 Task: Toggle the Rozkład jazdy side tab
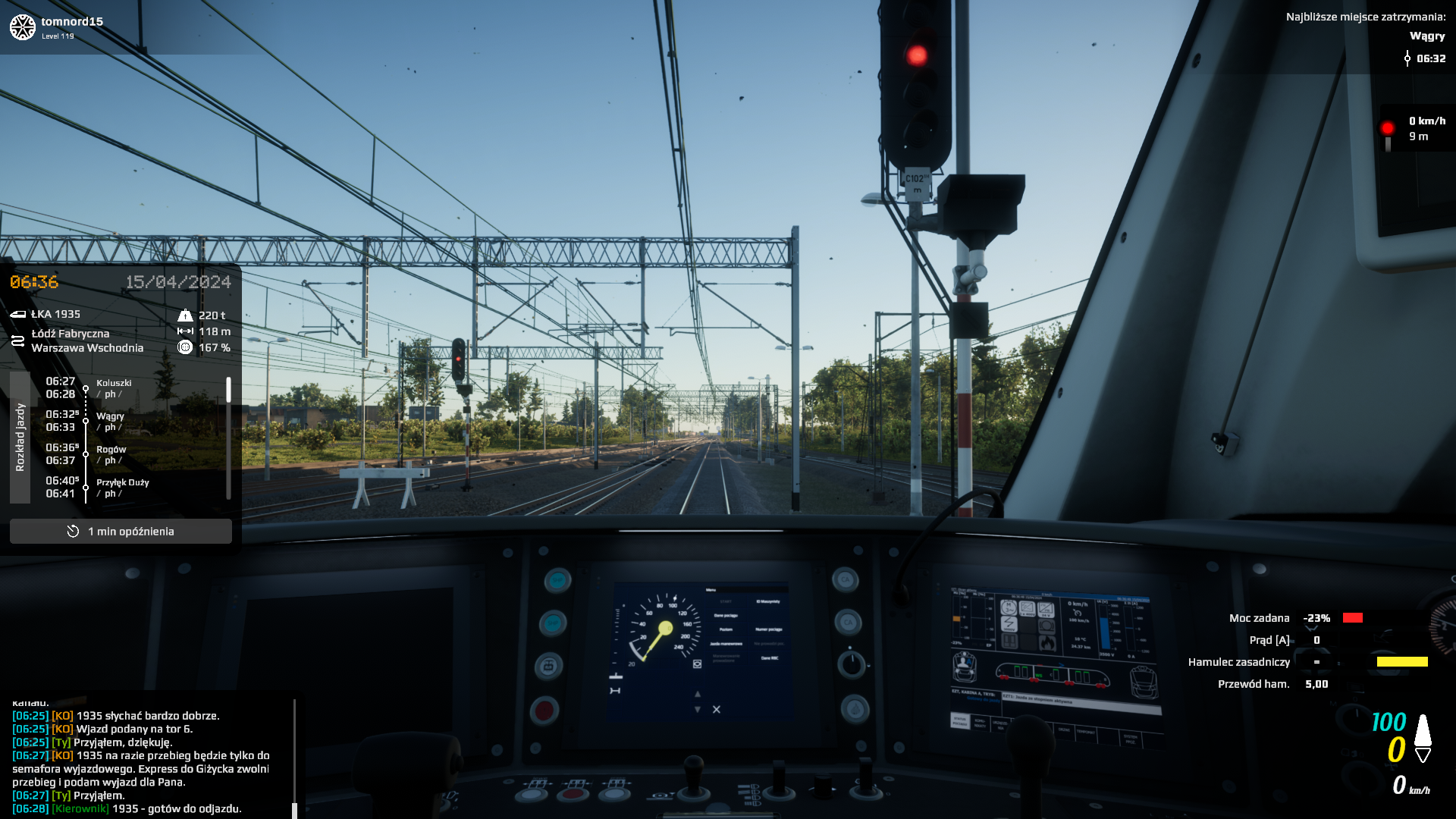coord(20,438)
